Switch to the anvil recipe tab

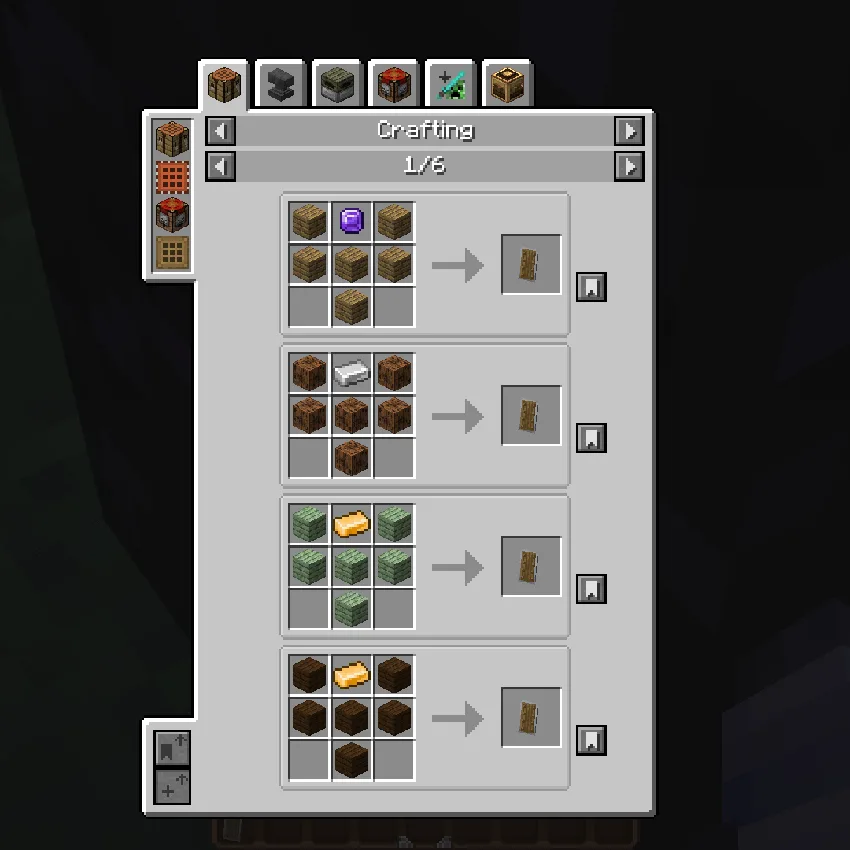point(281,86)
